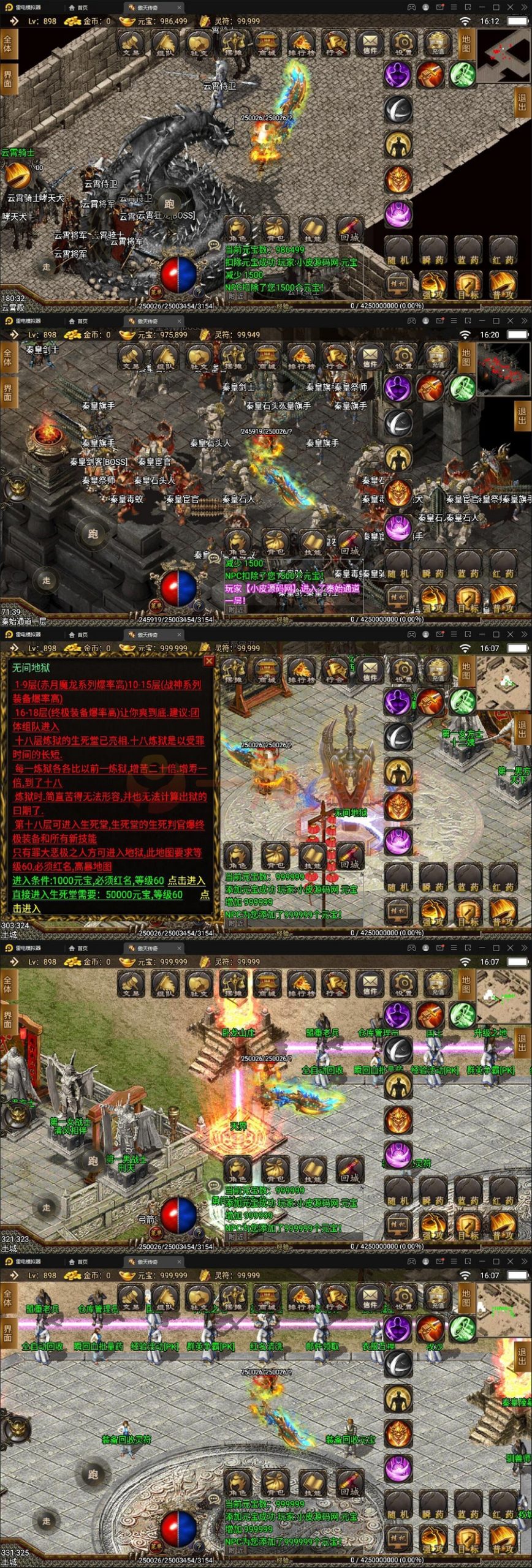Open 商城 shop in the 云霄殿 screenshot
The image size is (532, 1568).
(x=267, y=44)
